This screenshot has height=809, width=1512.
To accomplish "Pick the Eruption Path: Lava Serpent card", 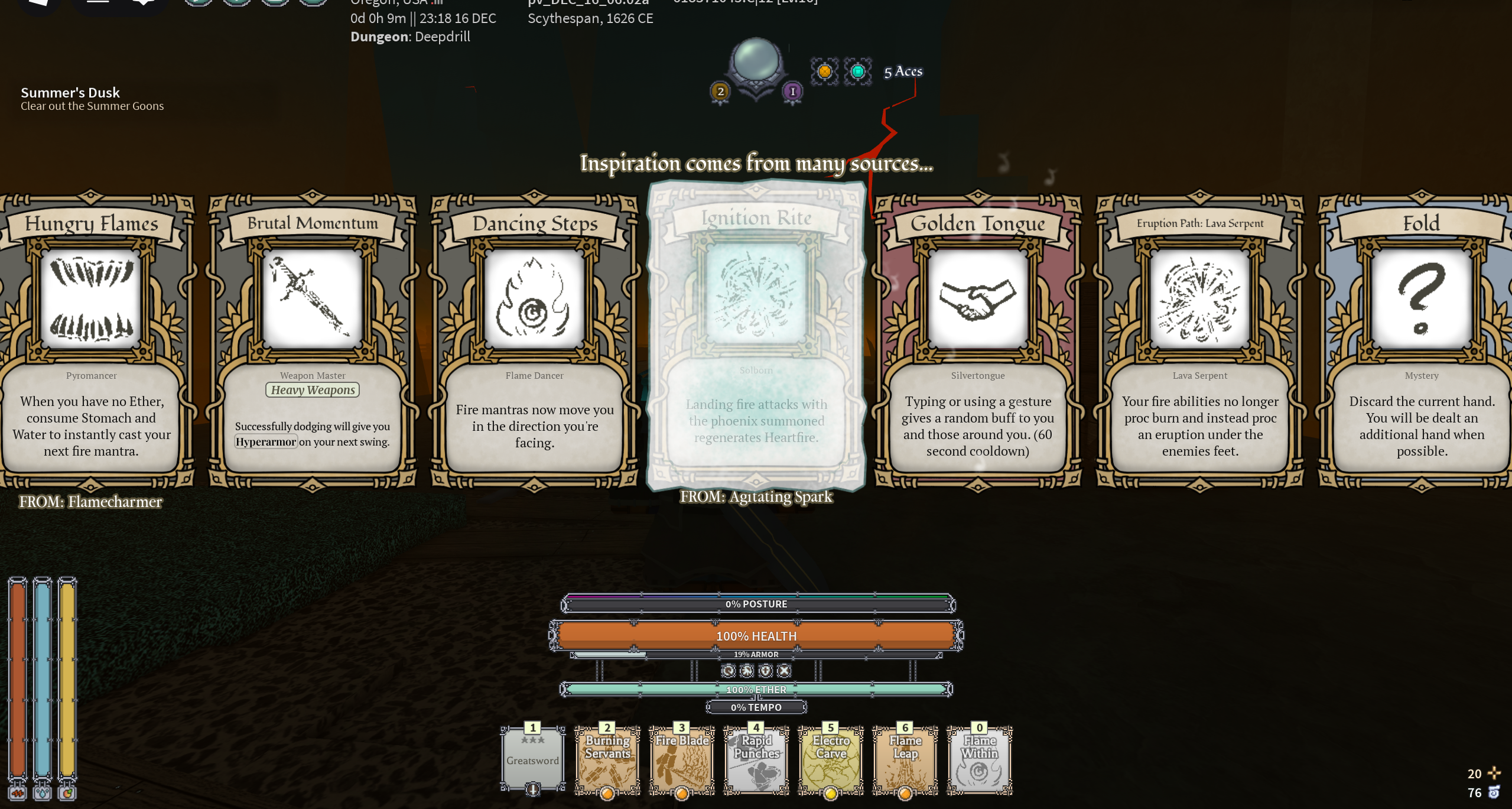I will point(1200,340).
